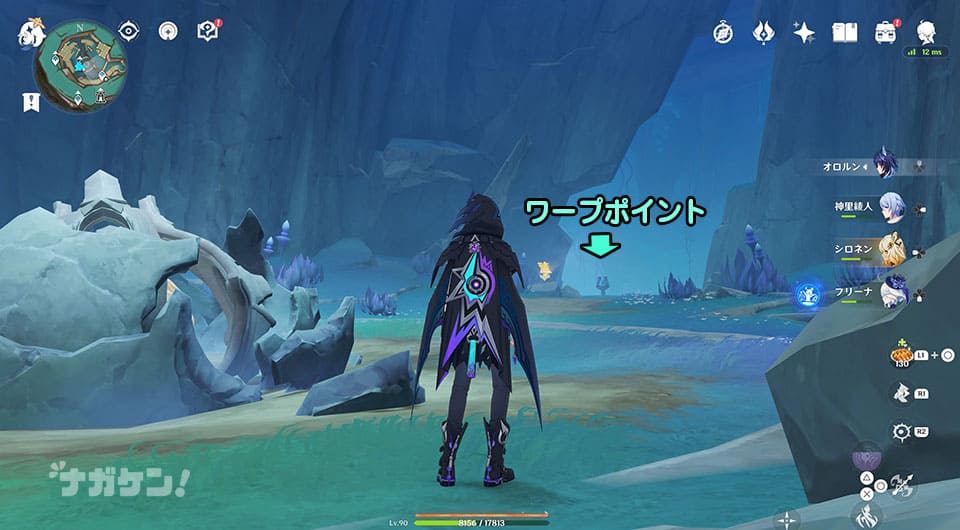Open the round target icon beside the eye

click(168, 31)
